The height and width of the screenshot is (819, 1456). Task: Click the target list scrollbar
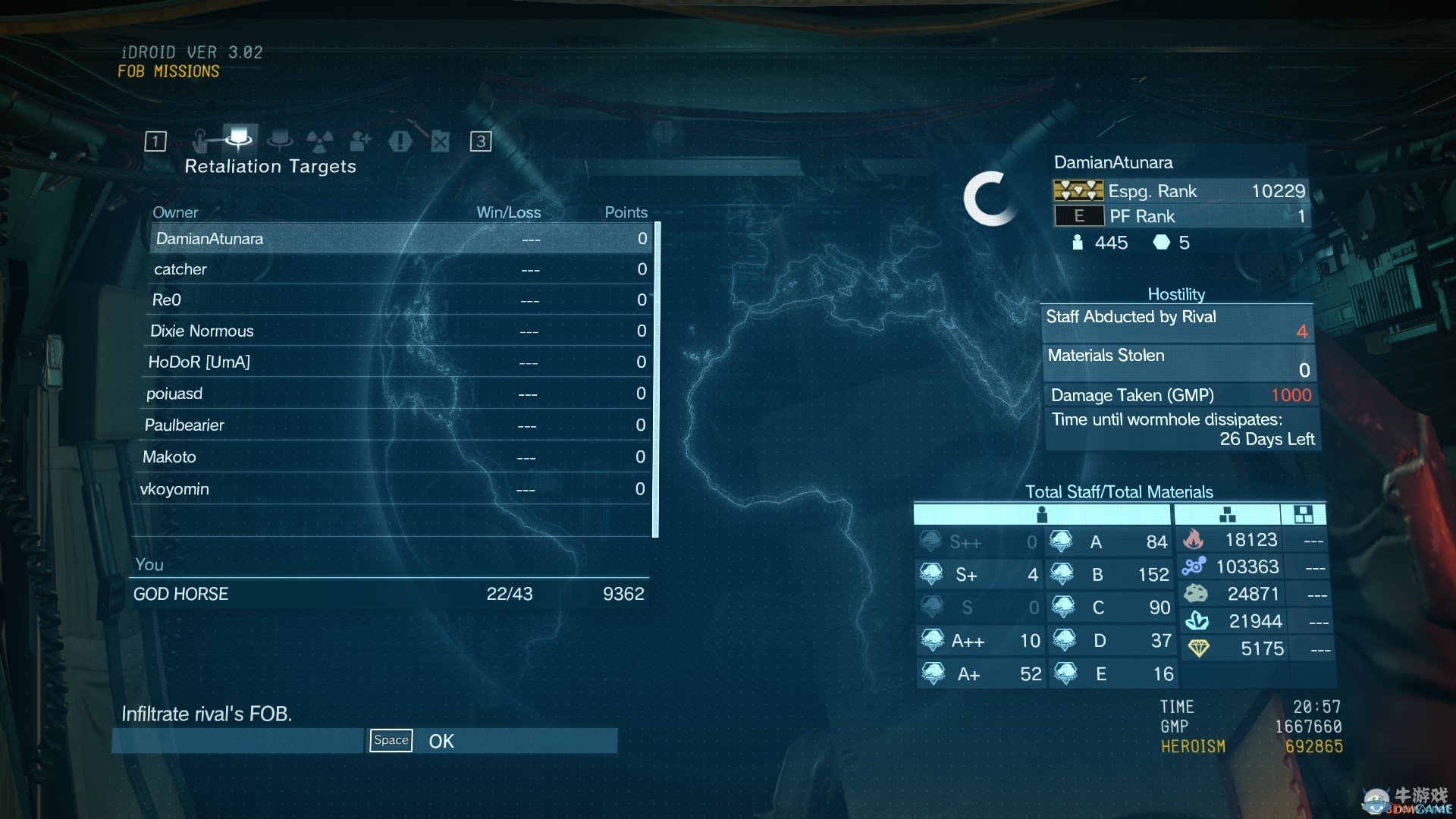[x=656, y=379]
